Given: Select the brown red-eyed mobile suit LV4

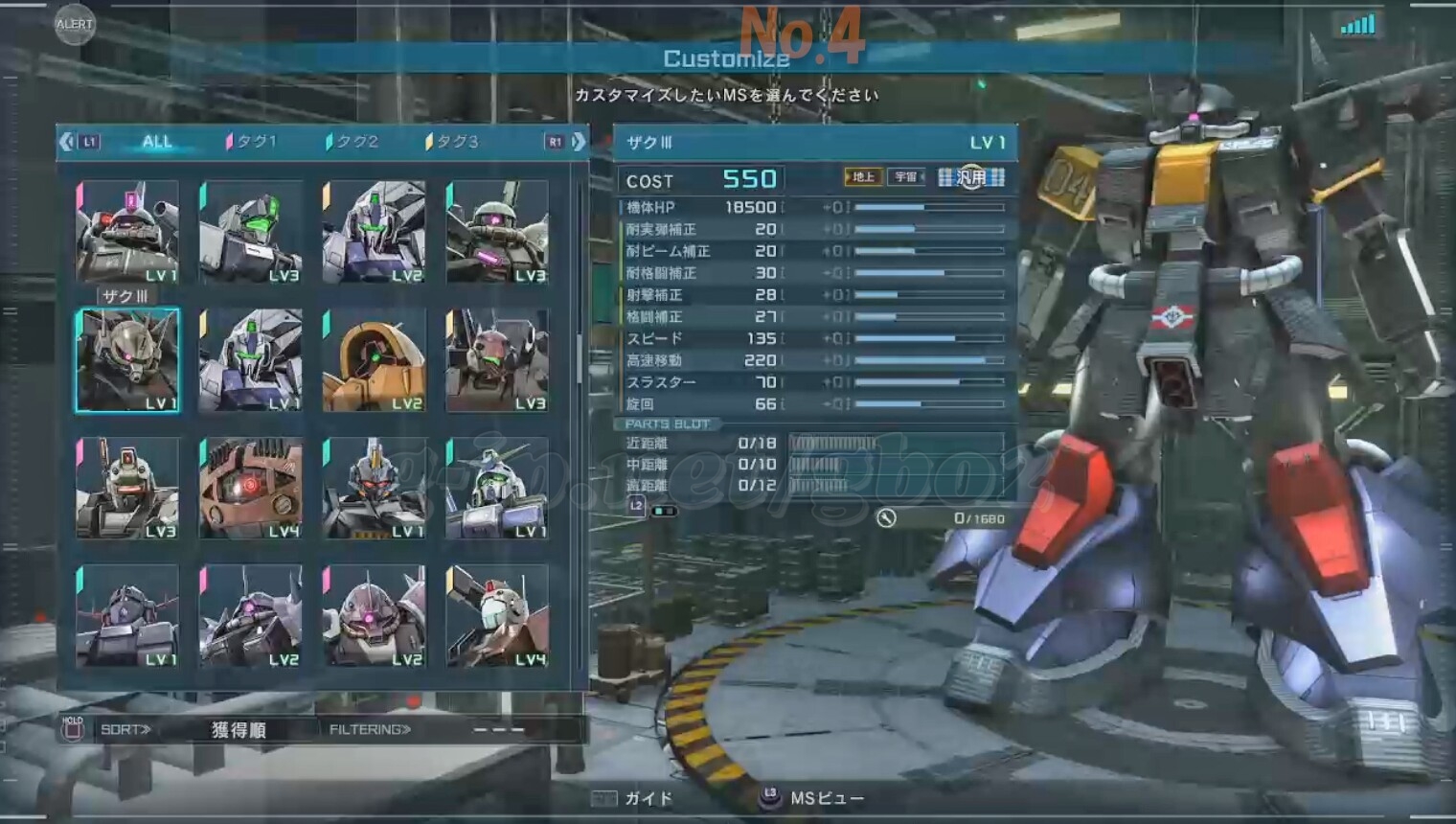Looking at the screenshot, I should (x=251, y=488).
